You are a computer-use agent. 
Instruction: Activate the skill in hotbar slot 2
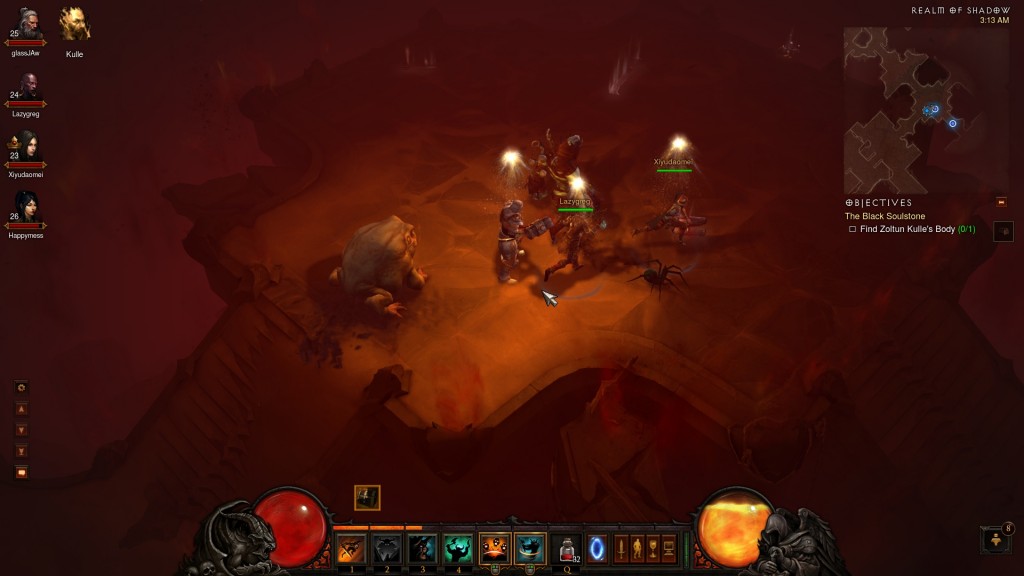(x=387, y=548)
